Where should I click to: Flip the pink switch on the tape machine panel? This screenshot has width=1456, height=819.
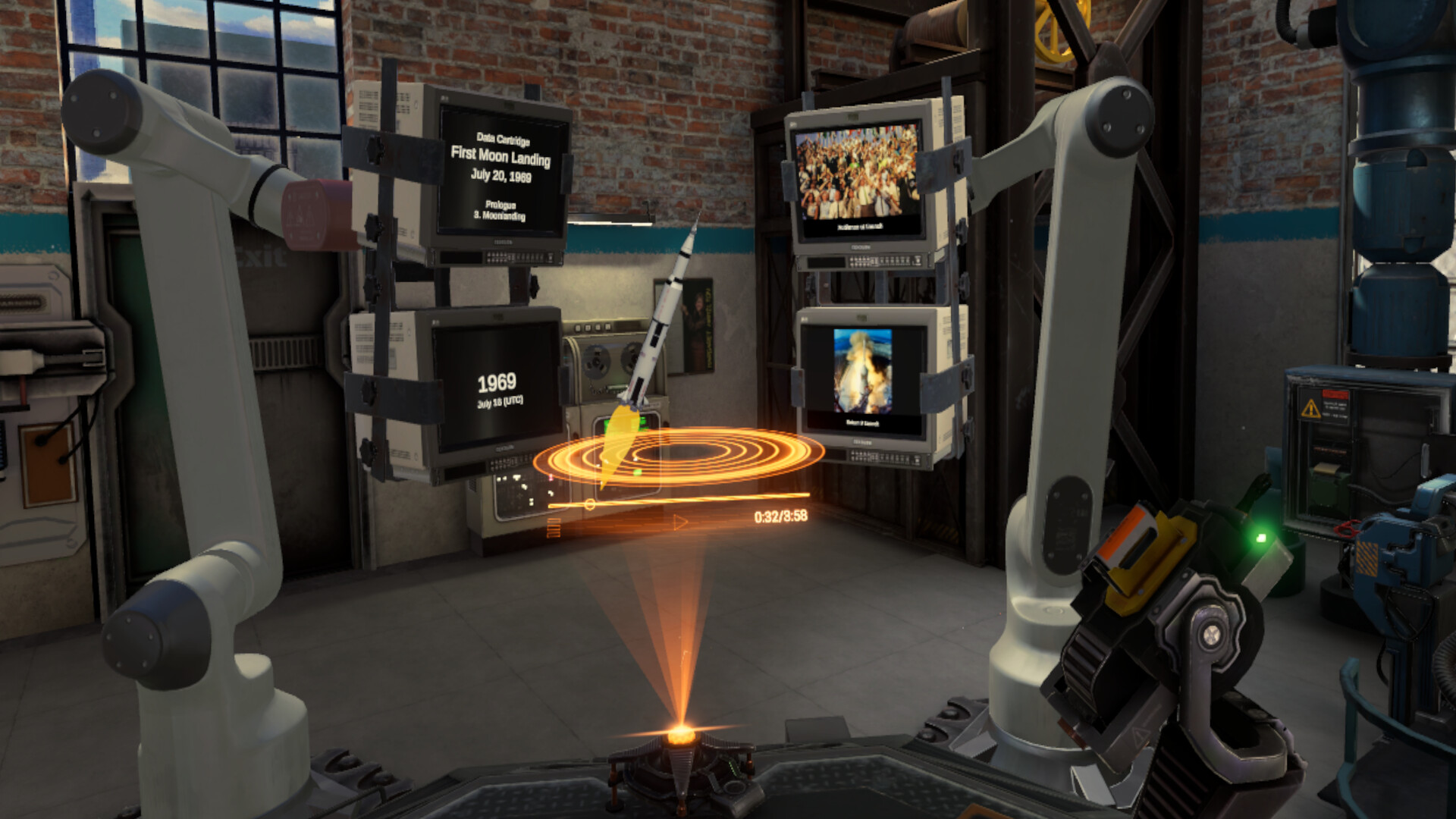tap(550, 478)
